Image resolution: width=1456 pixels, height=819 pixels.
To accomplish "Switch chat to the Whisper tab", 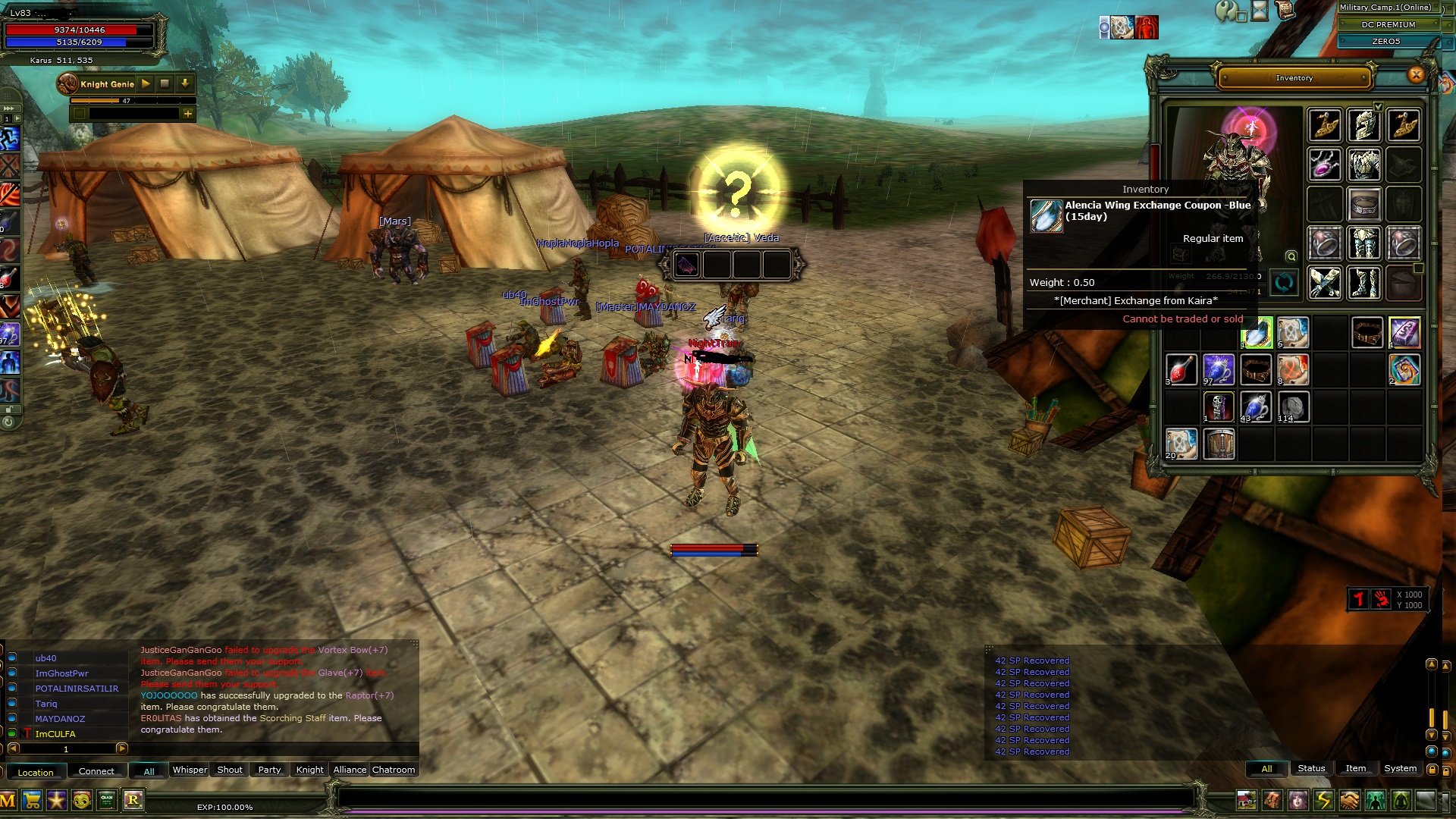I will coord(190,770).
